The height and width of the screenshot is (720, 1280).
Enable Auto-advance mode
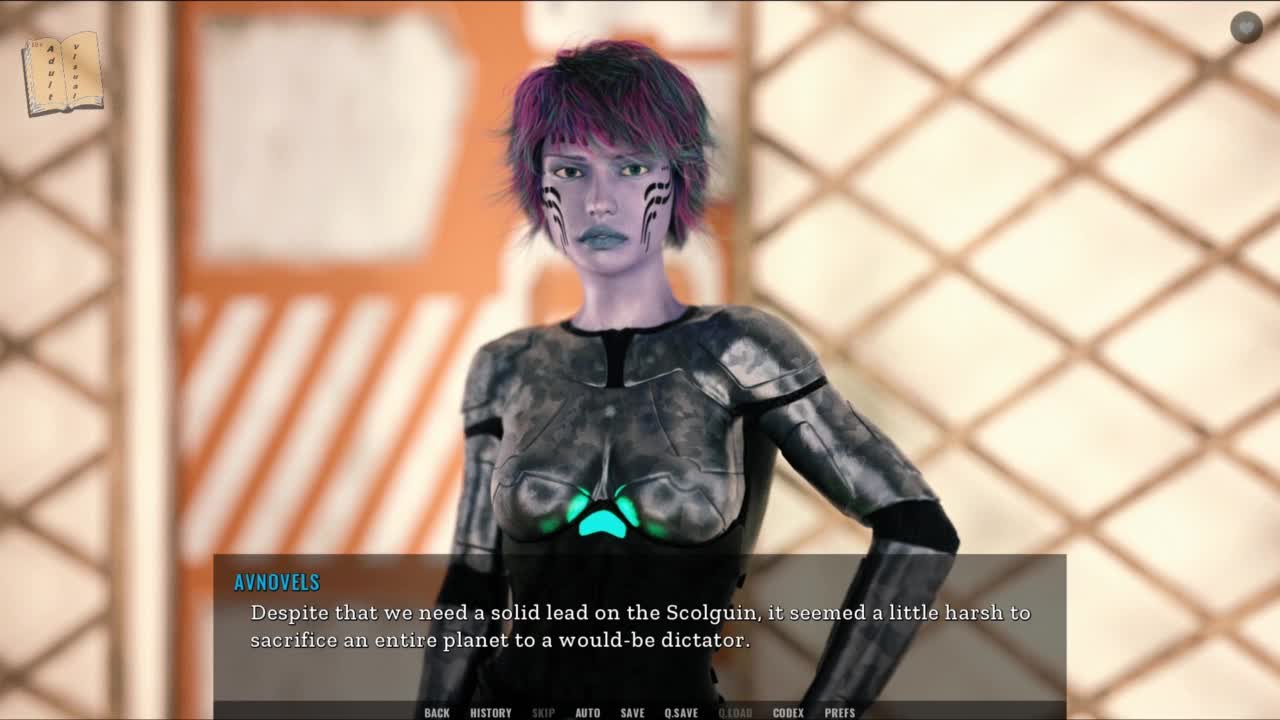pos(587,712)
